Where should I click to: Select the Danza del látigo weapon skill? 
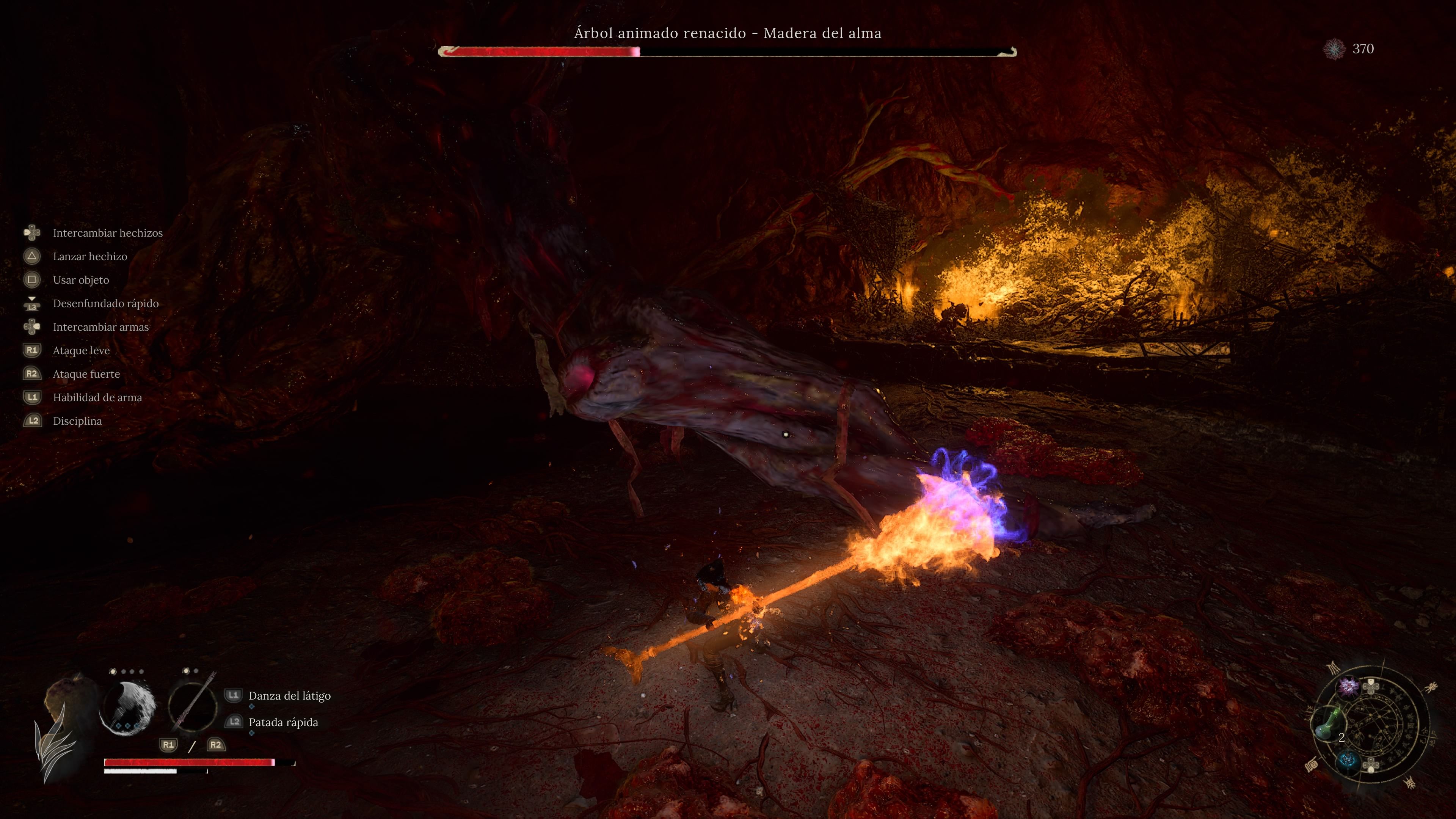(x=289, y=696)
